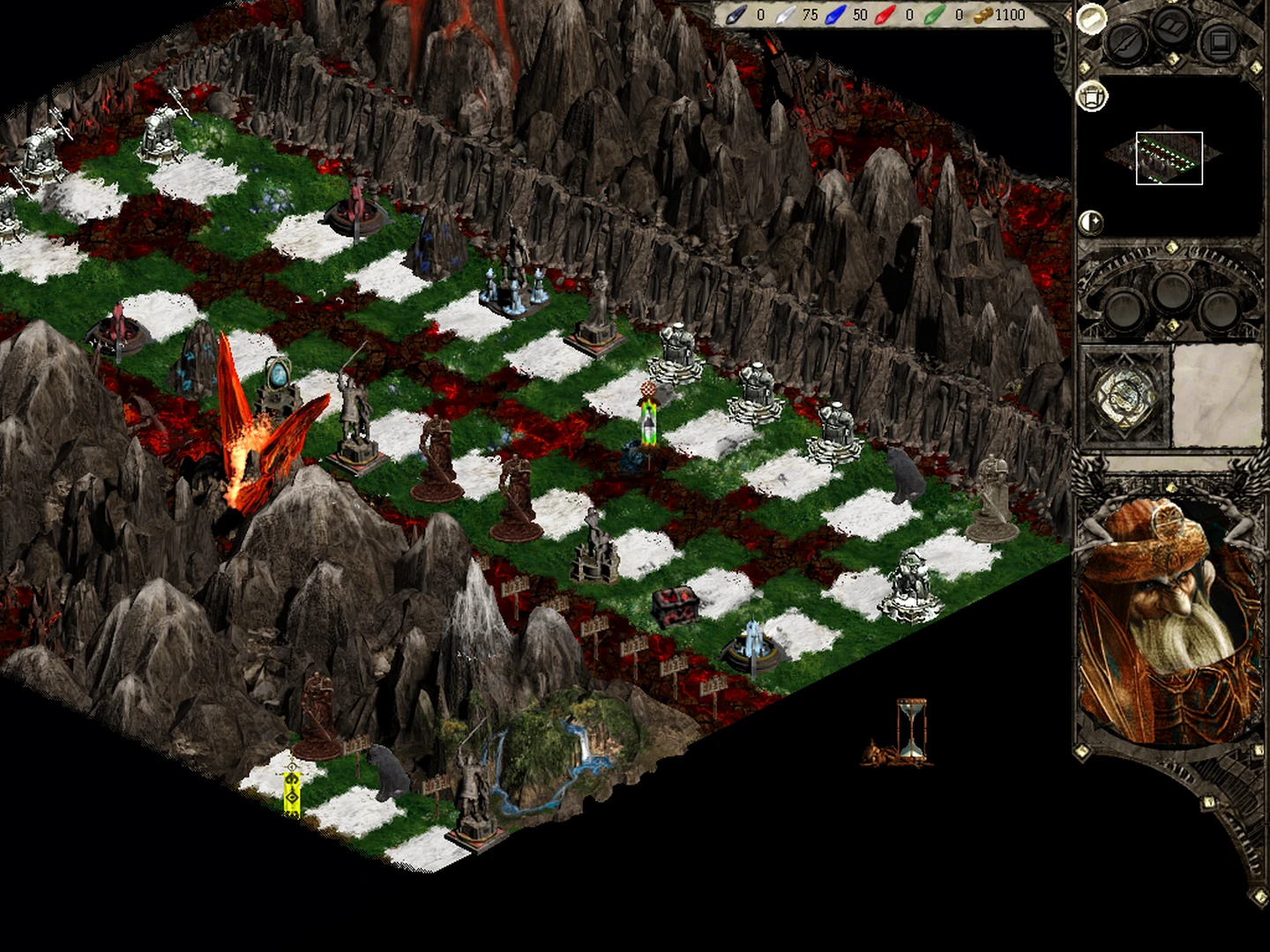Click the blue gem icon showing 50

coord(835,15)
